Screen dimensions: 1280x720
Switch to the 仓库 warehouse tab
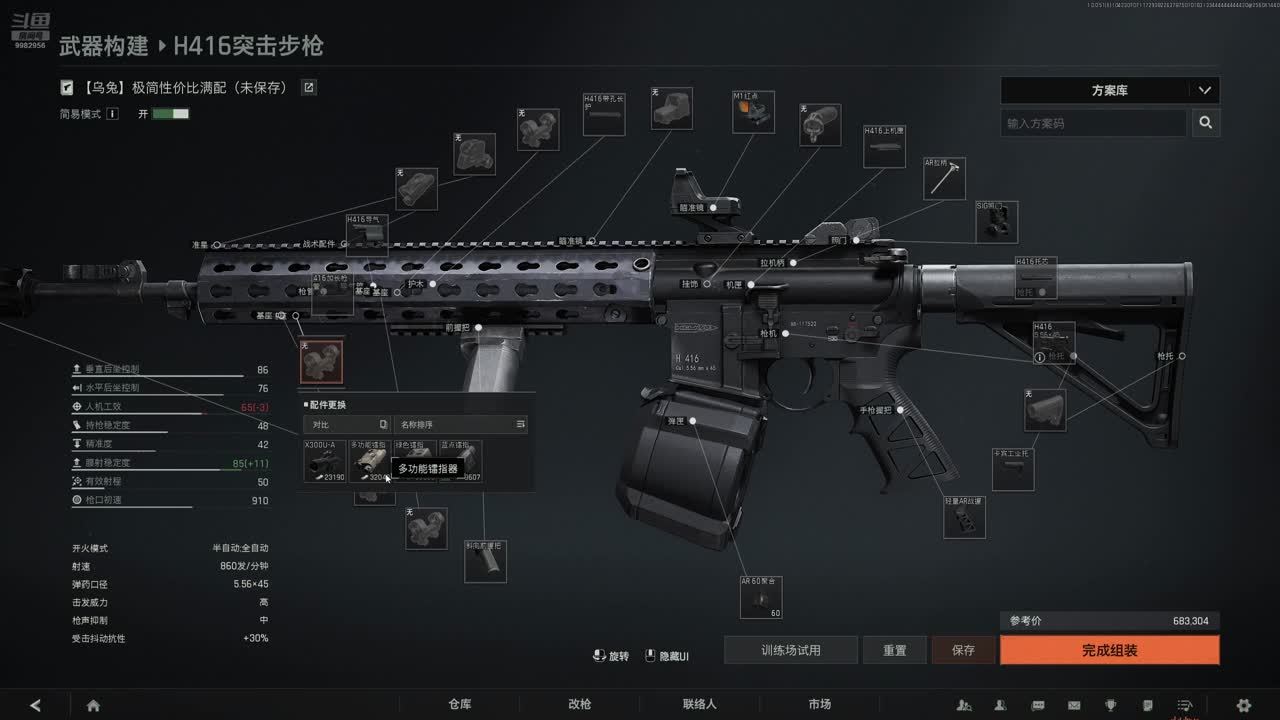click(460, 704)
